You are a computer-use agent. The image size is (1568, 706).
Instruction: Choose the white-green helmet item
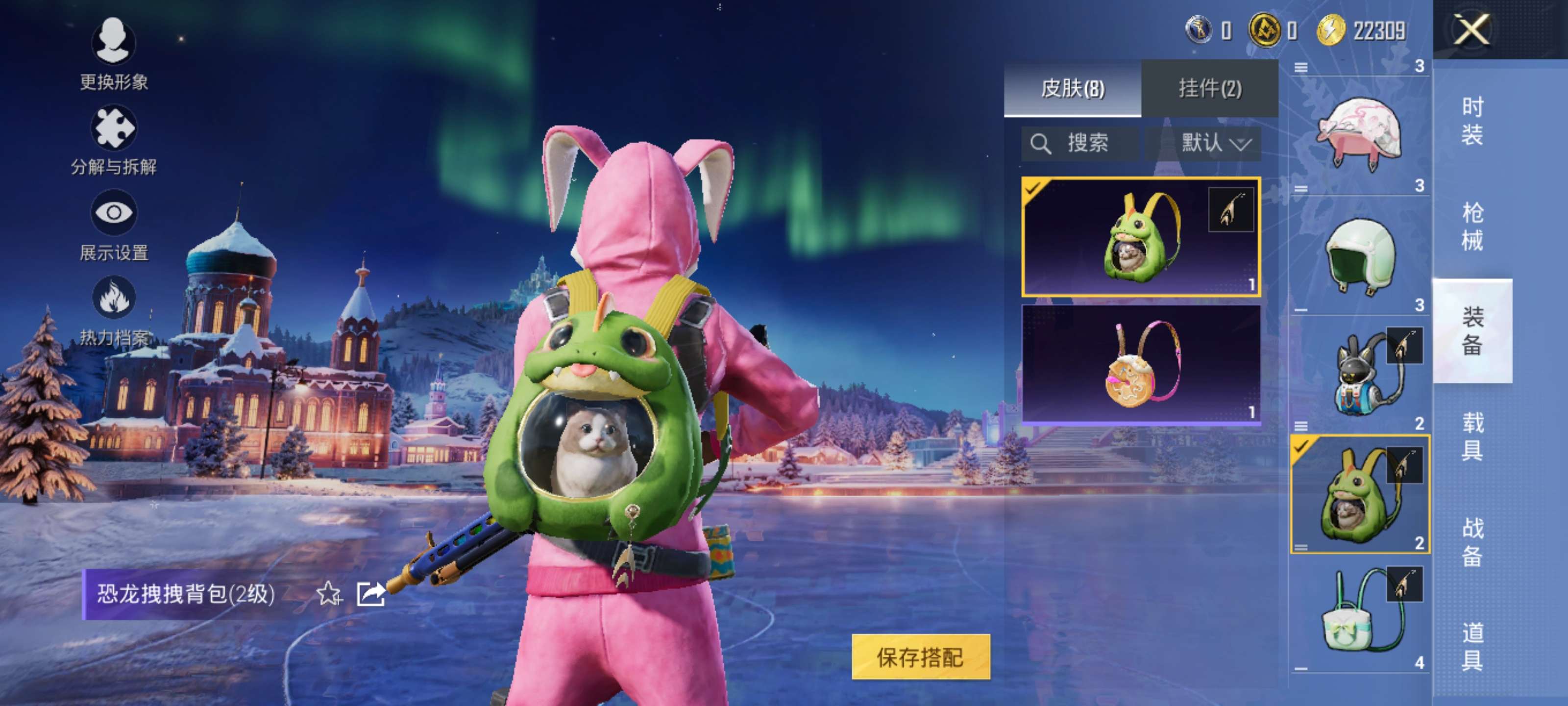[1359, 254]
